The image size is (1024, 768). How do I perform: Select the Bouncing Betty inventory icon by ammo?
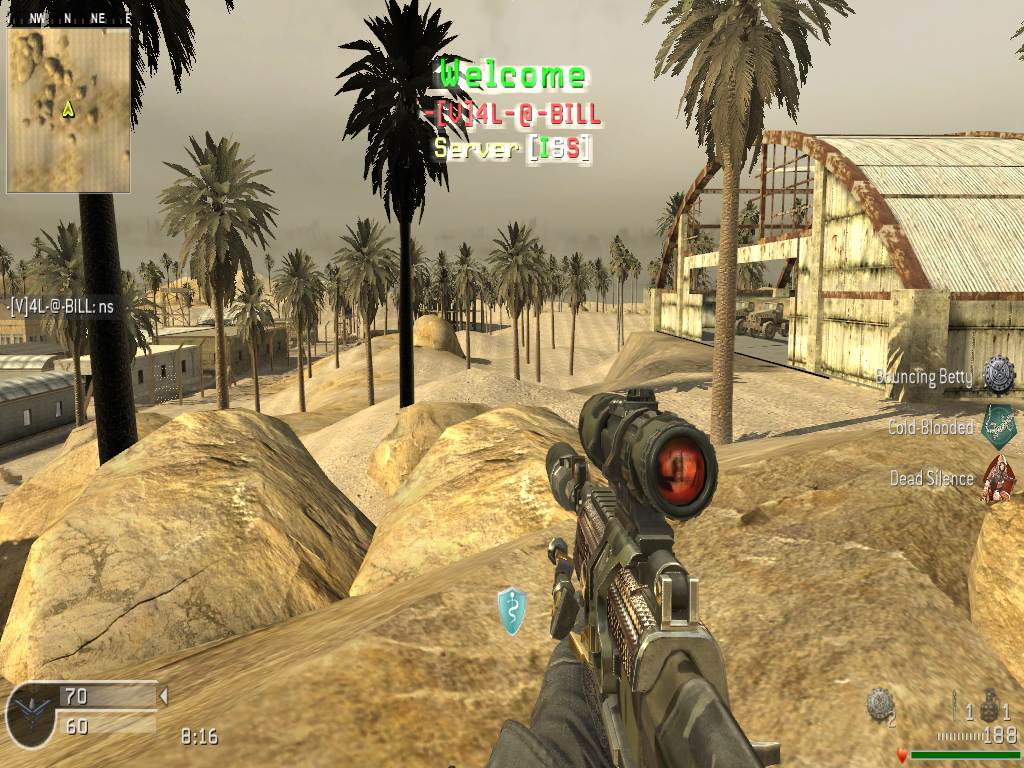pyautogui.click(x=878, y=703)
